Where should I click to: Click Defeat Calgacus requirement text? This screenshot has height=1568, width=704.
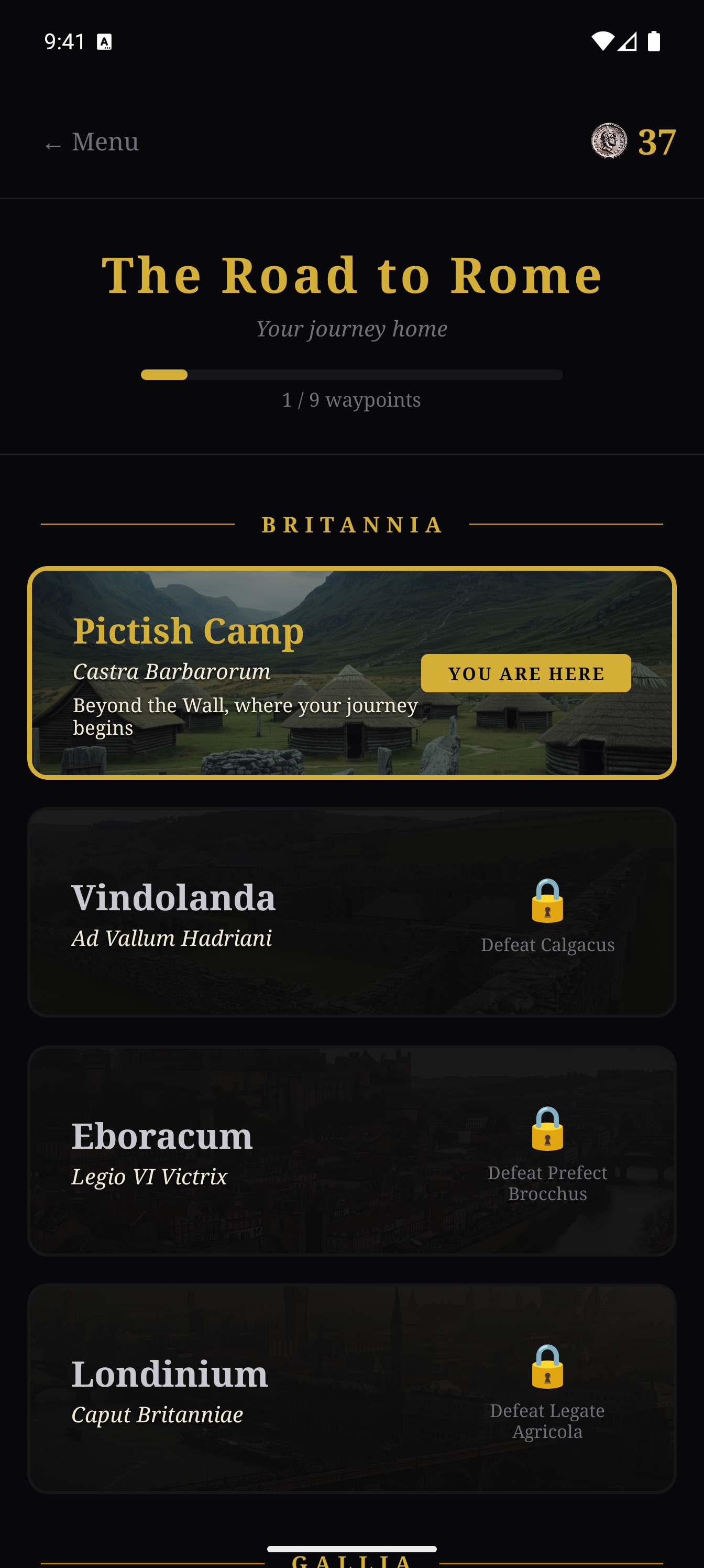tap(547, 945)
